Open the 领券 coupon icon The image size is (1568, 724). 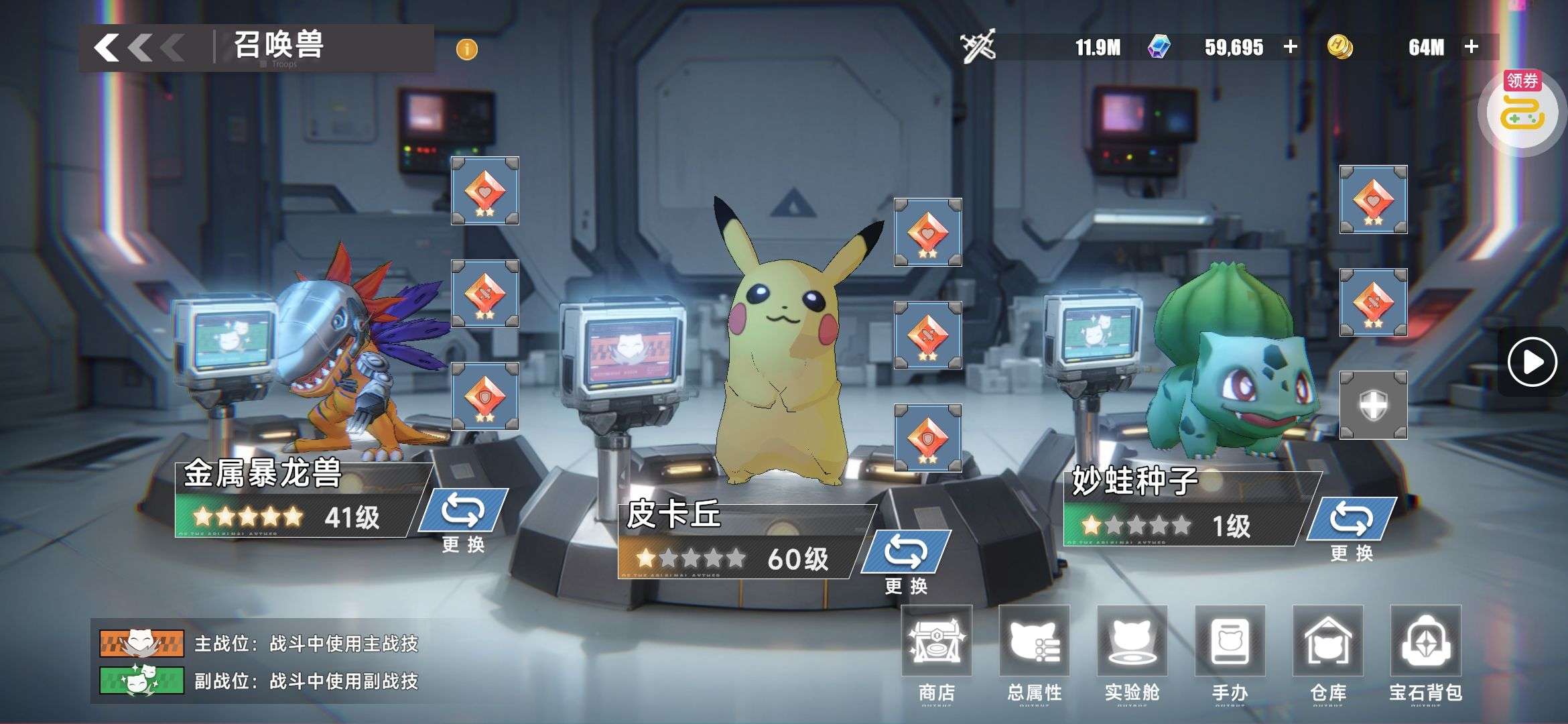point(1522,110)
